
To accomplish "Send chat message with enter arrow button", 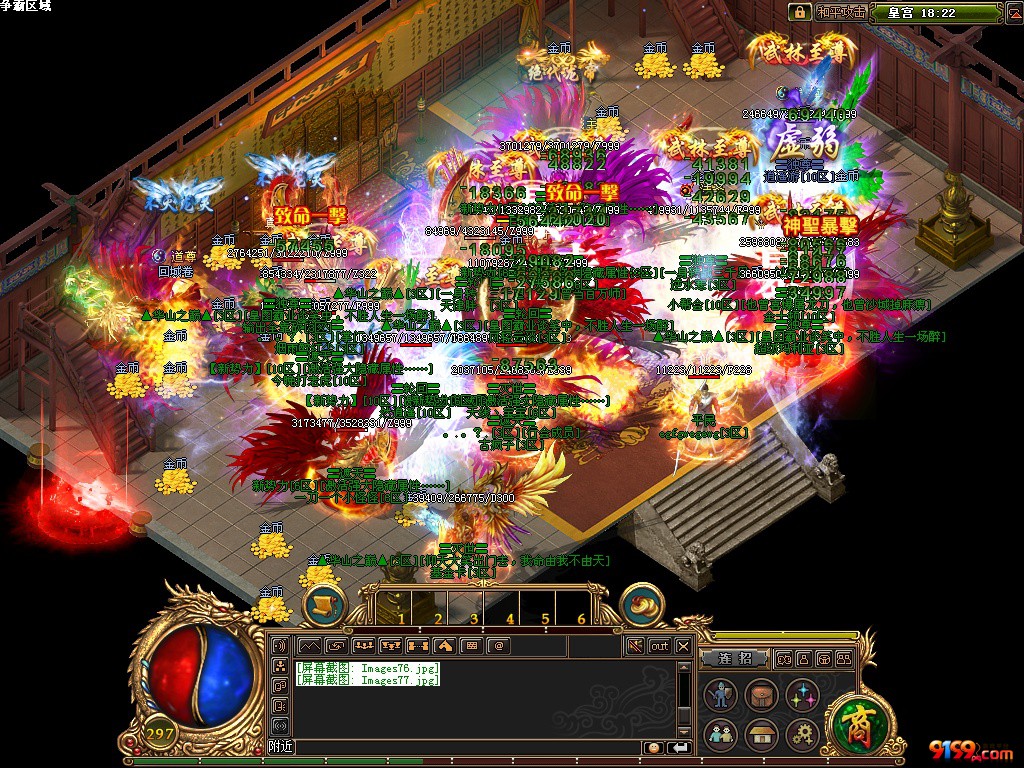I will pyautogui.click(x=679, y=747).
